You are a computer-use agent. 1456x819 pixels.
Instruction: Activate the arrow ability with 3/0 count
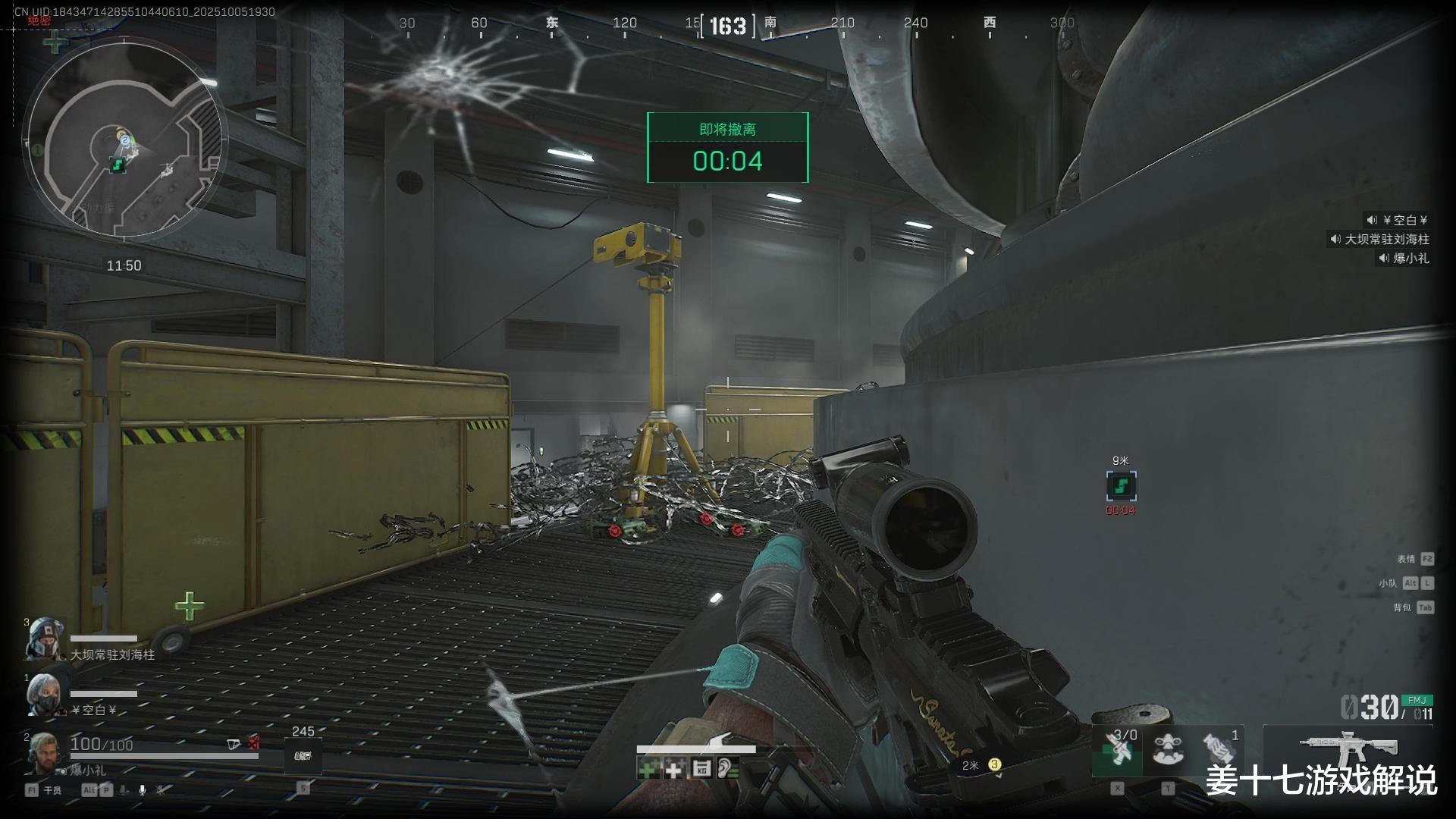[1118, 751]
